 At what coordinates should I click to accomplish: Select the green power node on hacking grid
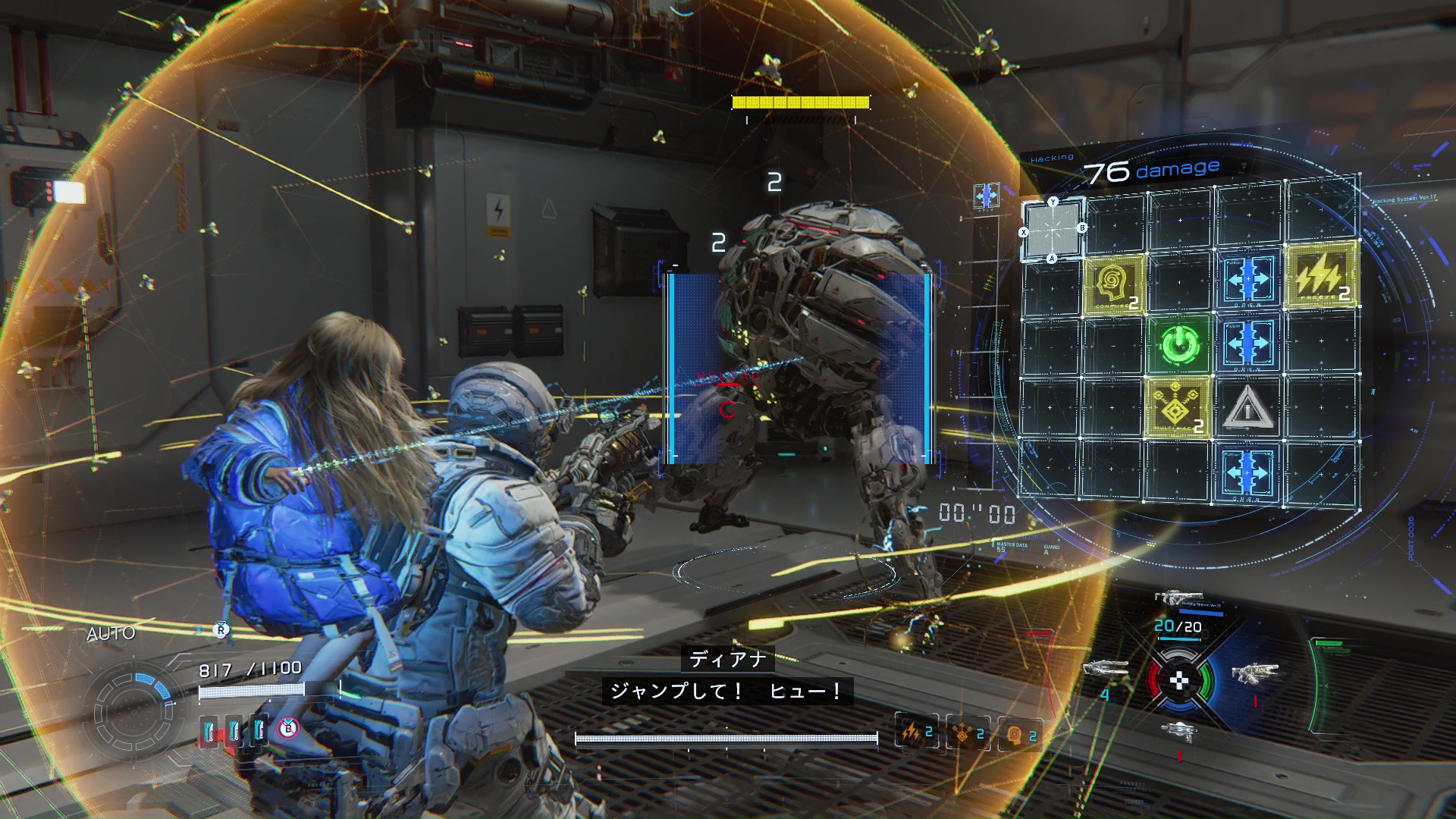pos(1177,346)
